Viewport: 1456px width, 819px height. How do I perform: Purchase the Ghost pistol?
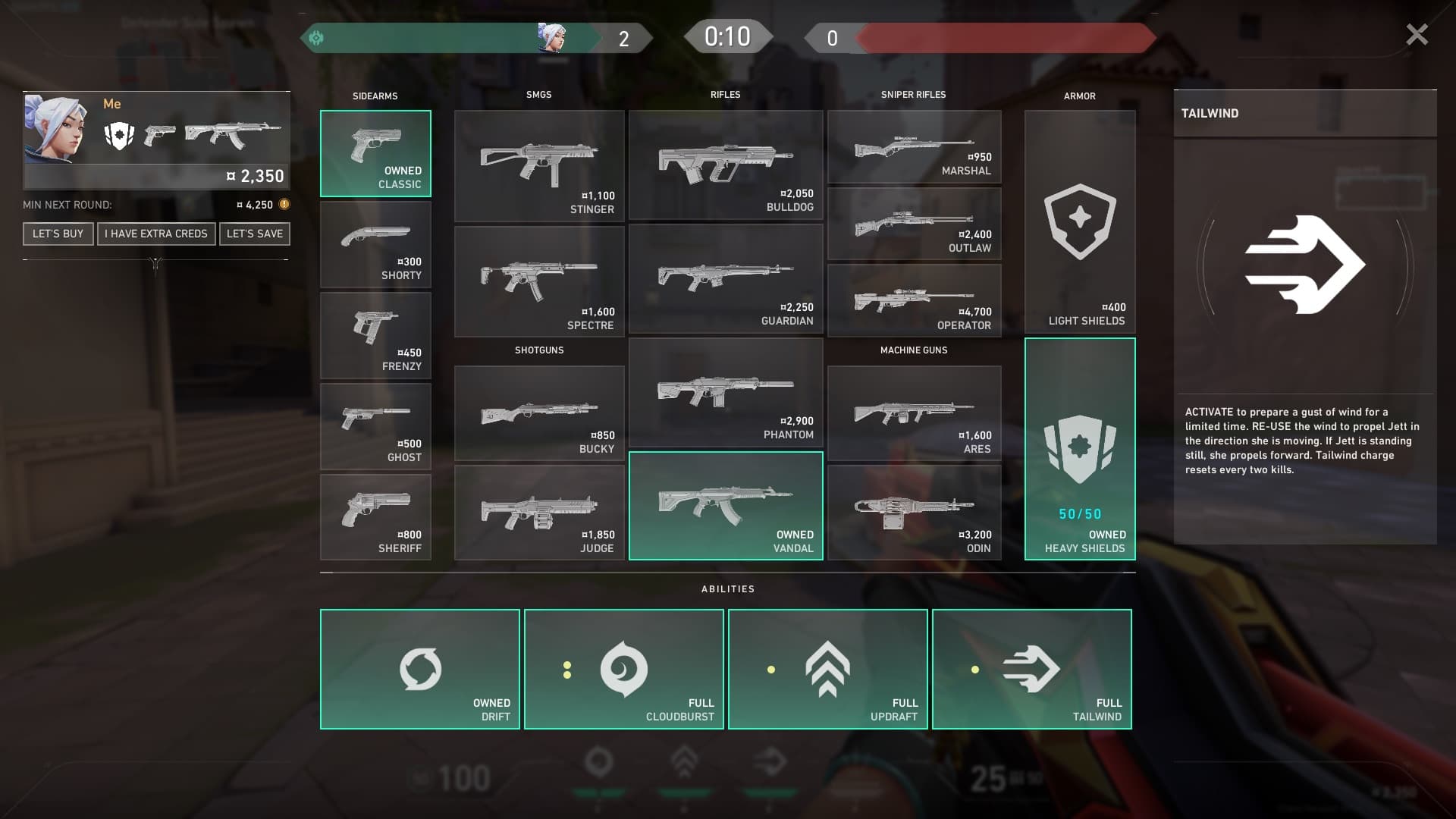[x=375, y=426]
